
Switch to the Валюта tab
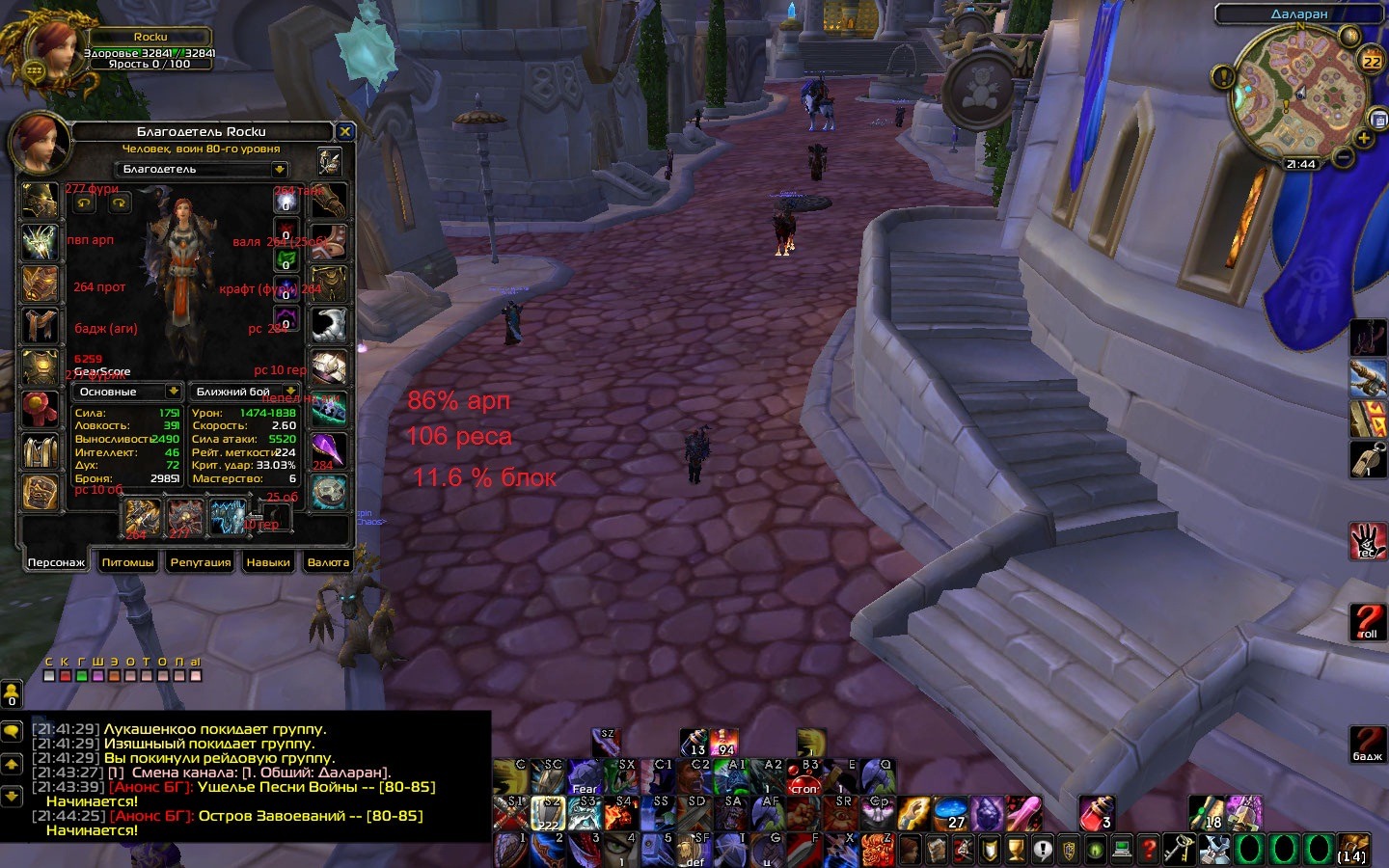coord(328,562)
